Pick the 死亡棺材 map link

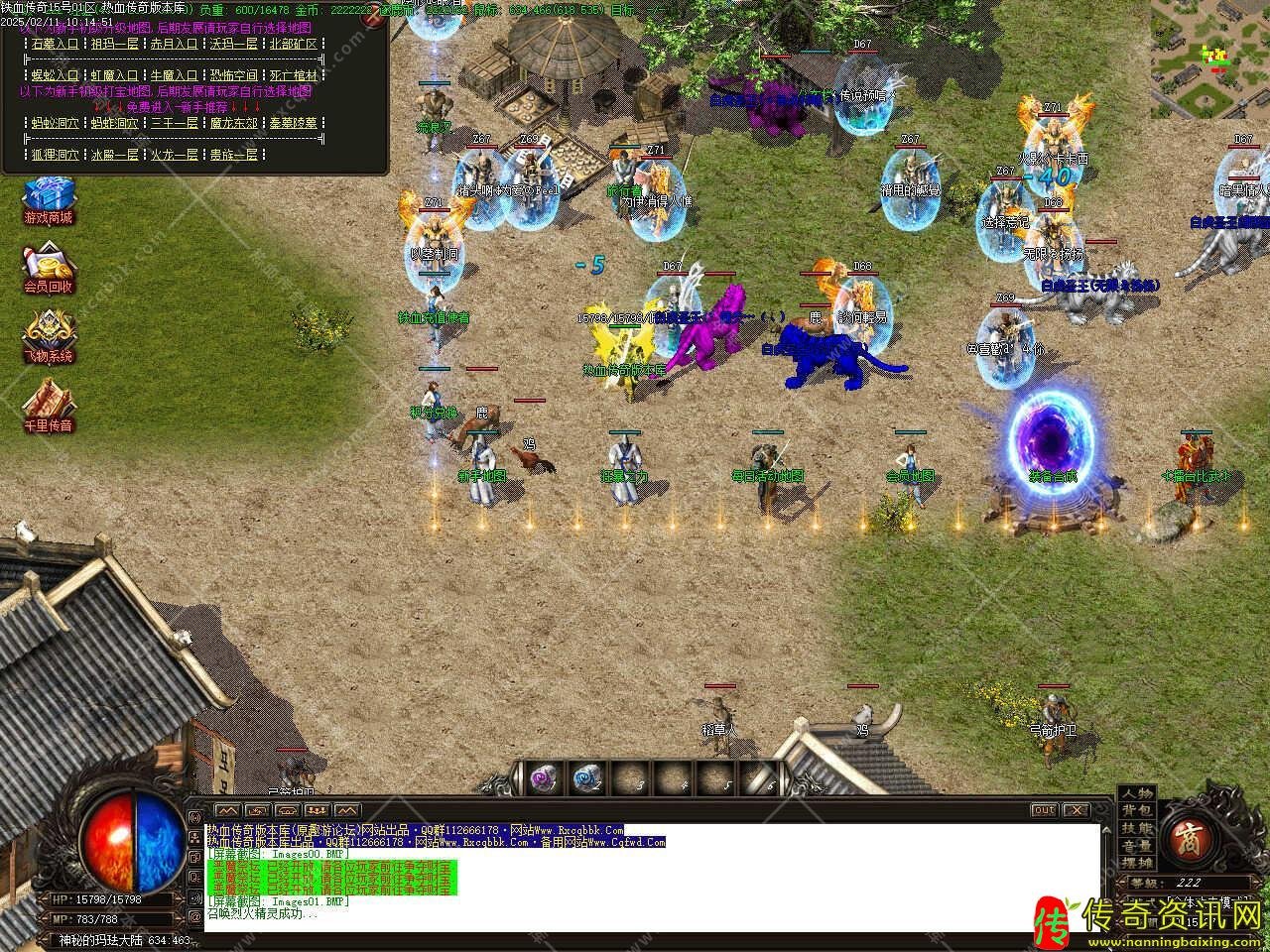[293, 75]
